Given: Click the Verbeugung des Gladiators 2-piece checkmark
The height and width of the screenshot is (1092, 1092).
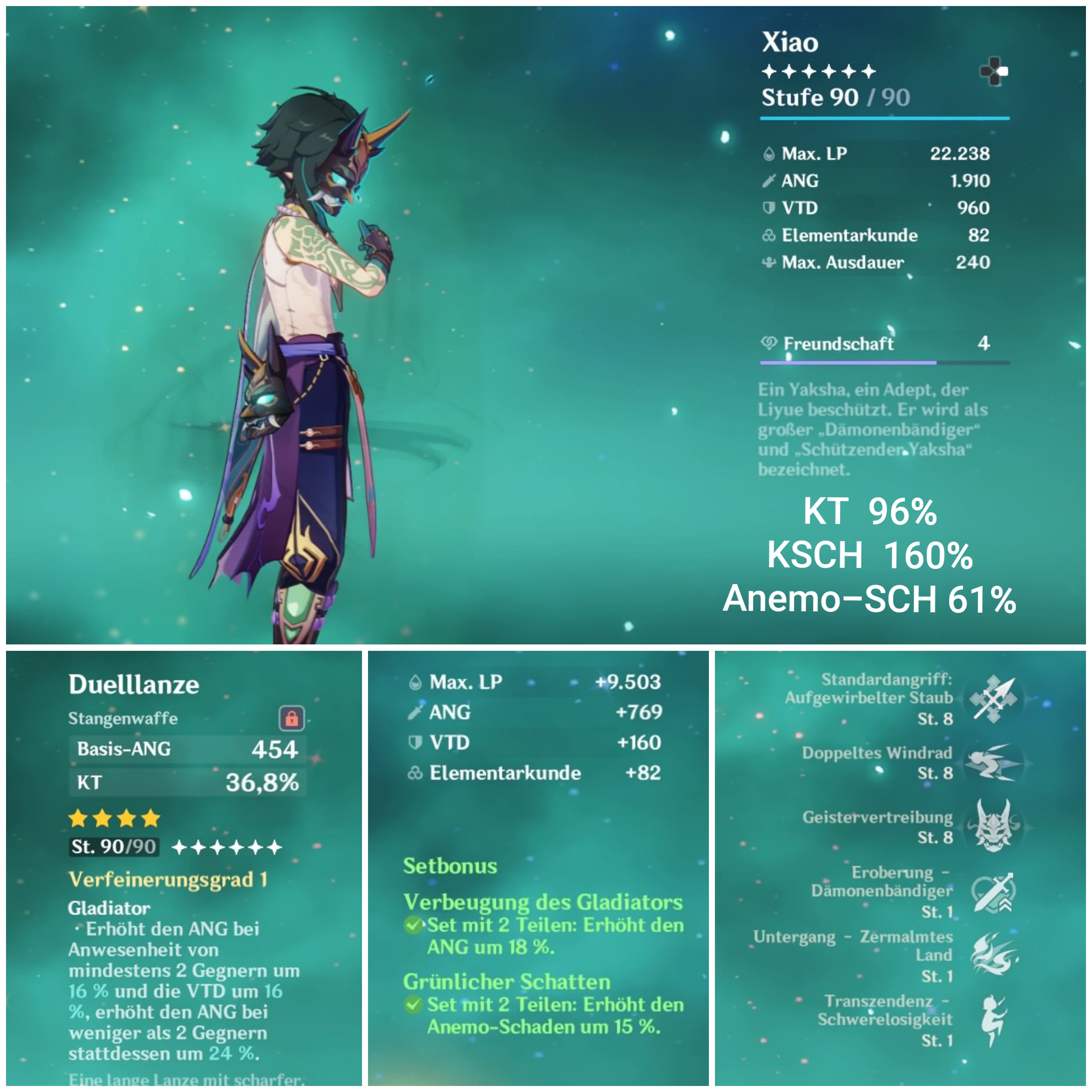Looking at the screenshot, I should click(414, 926).
